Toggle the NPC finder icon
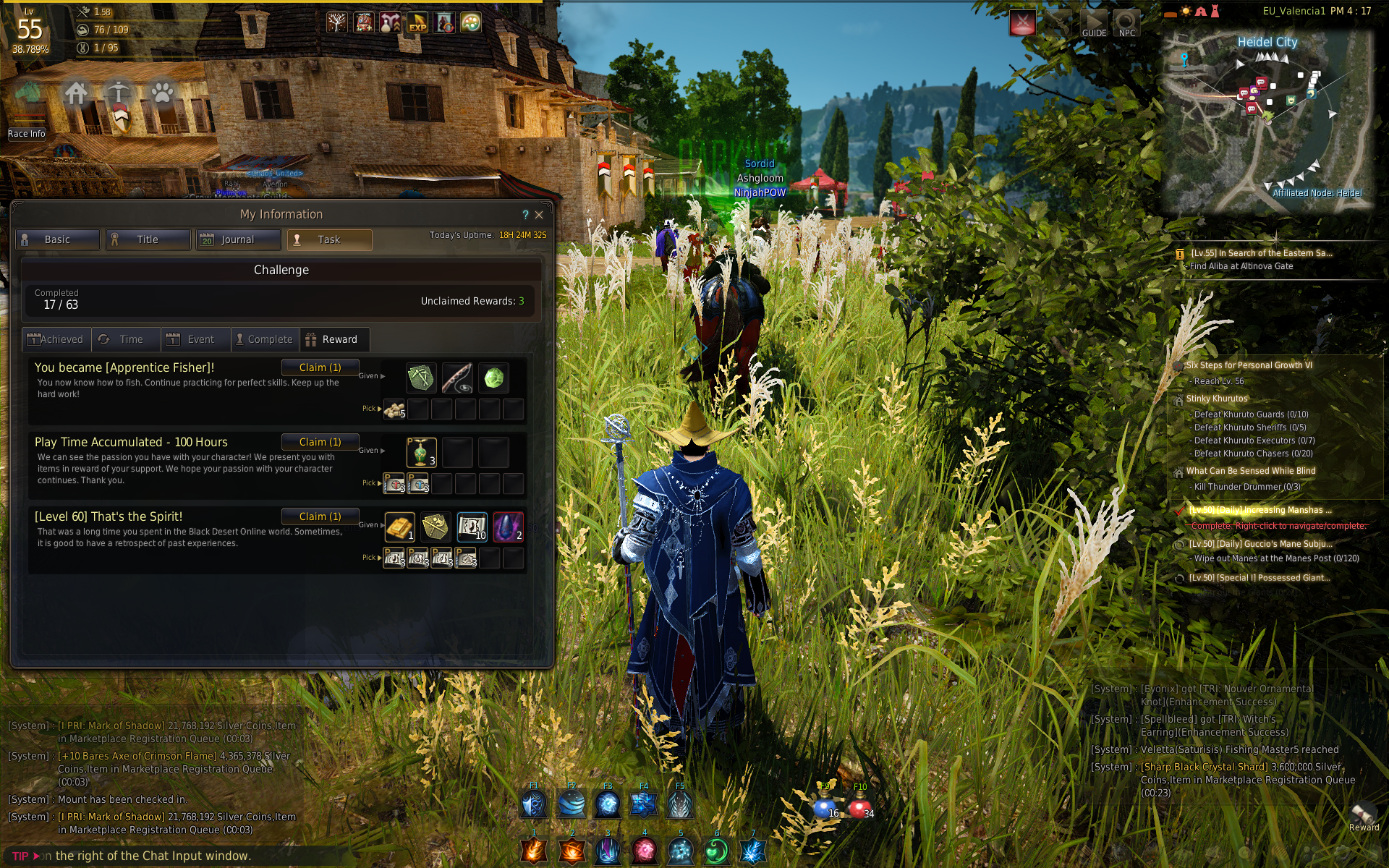 pyautogui.click(x=1126, y=23)
